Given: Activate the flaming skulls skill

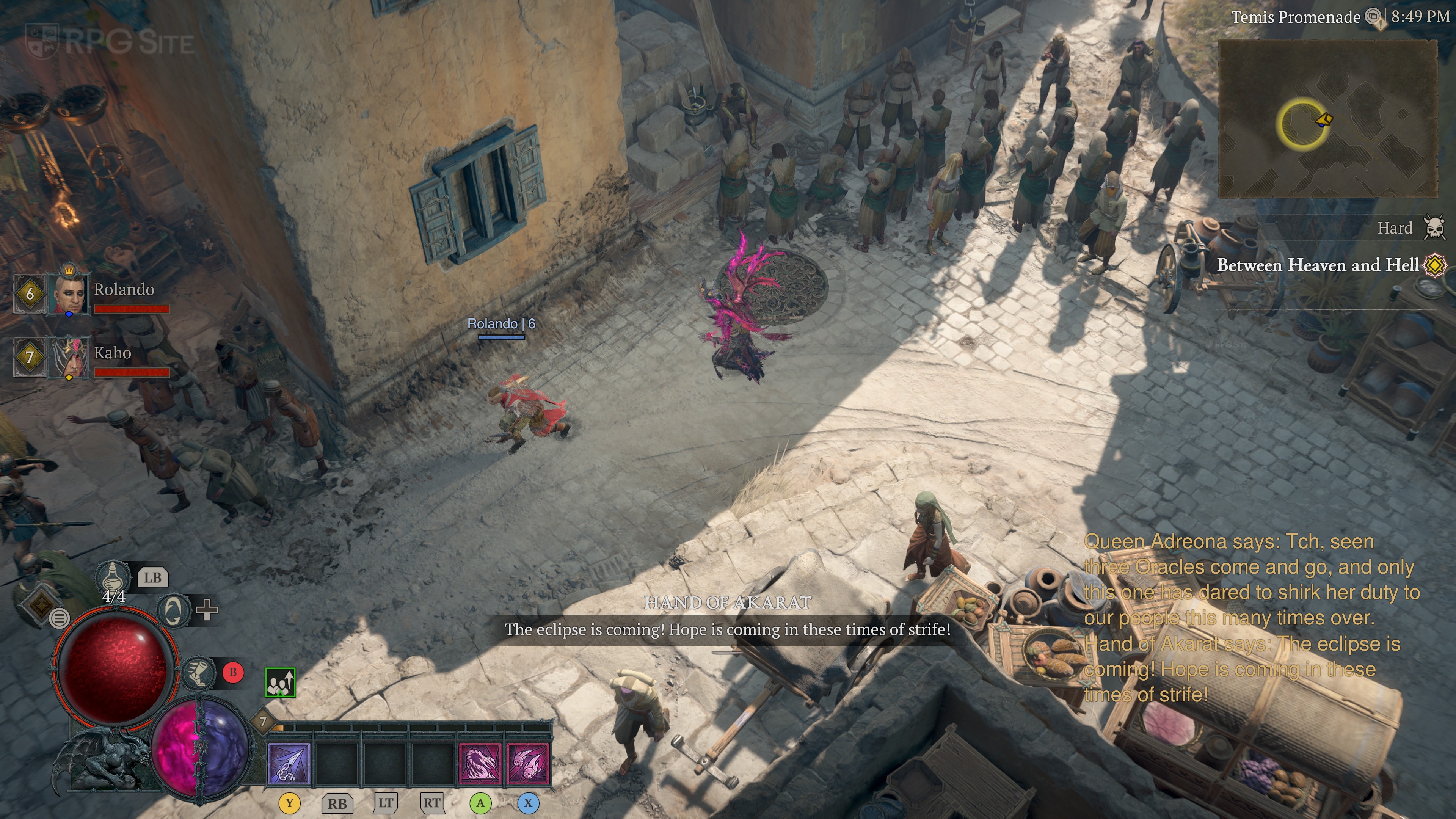Looking at the screenshot, I should (528, 764).
